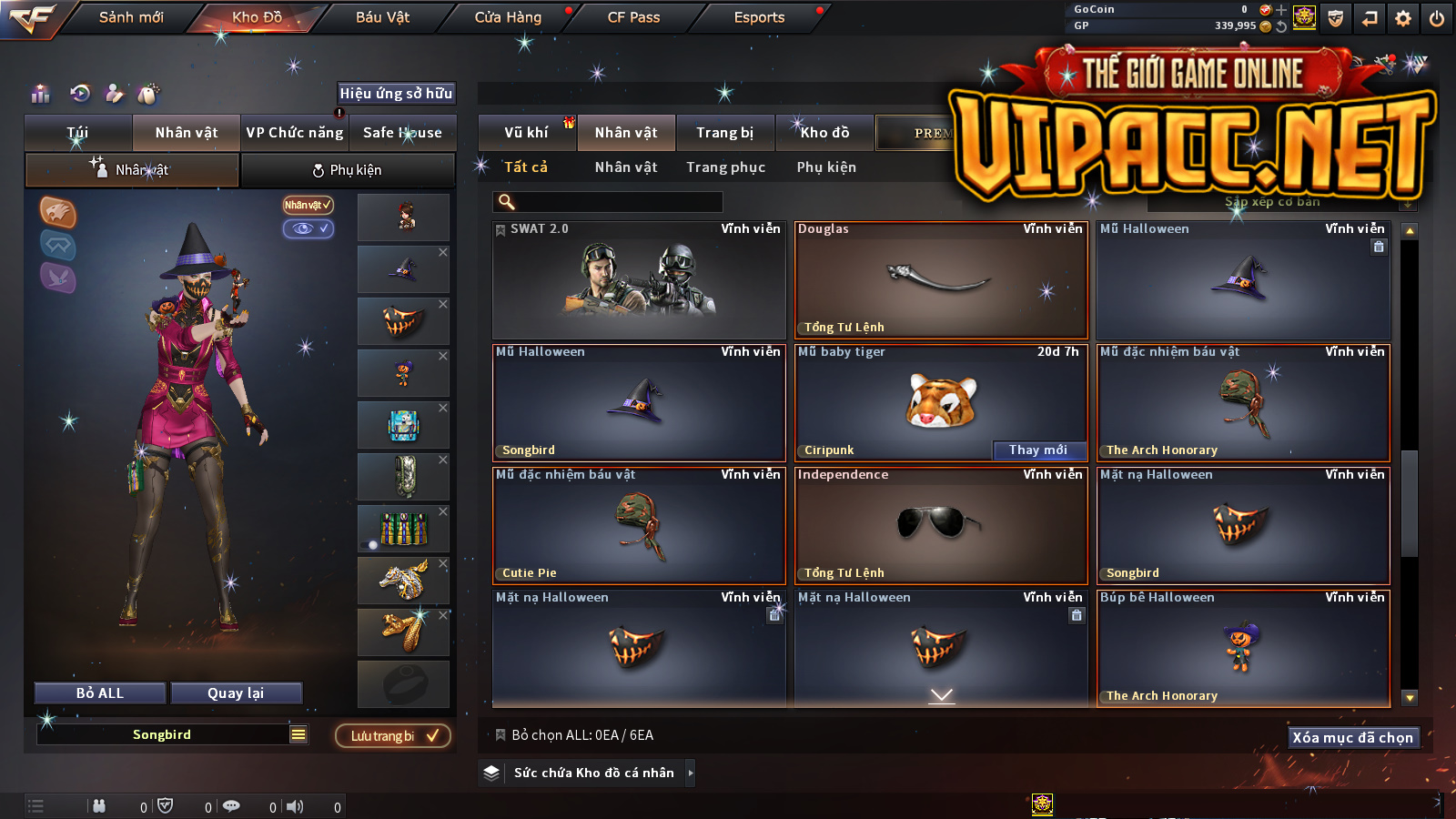1456x819 pixels.
Task: Select the SWAT 2.0 character item
Action: (639, 280)
